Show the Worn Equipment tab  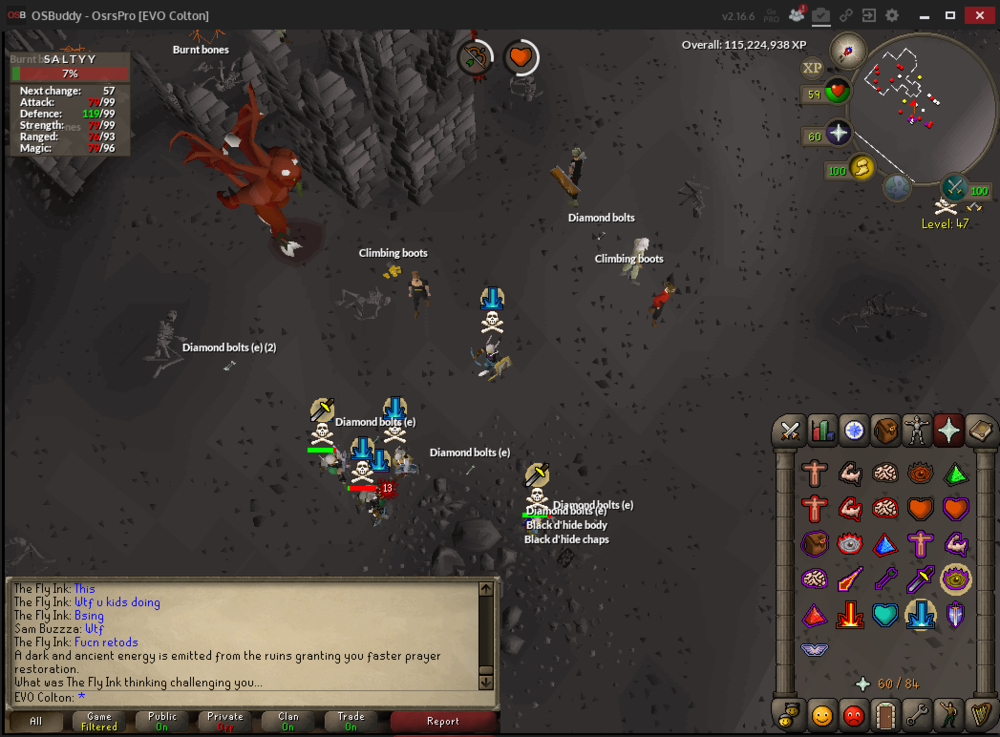pyautogui.click(x=917, y=430)
